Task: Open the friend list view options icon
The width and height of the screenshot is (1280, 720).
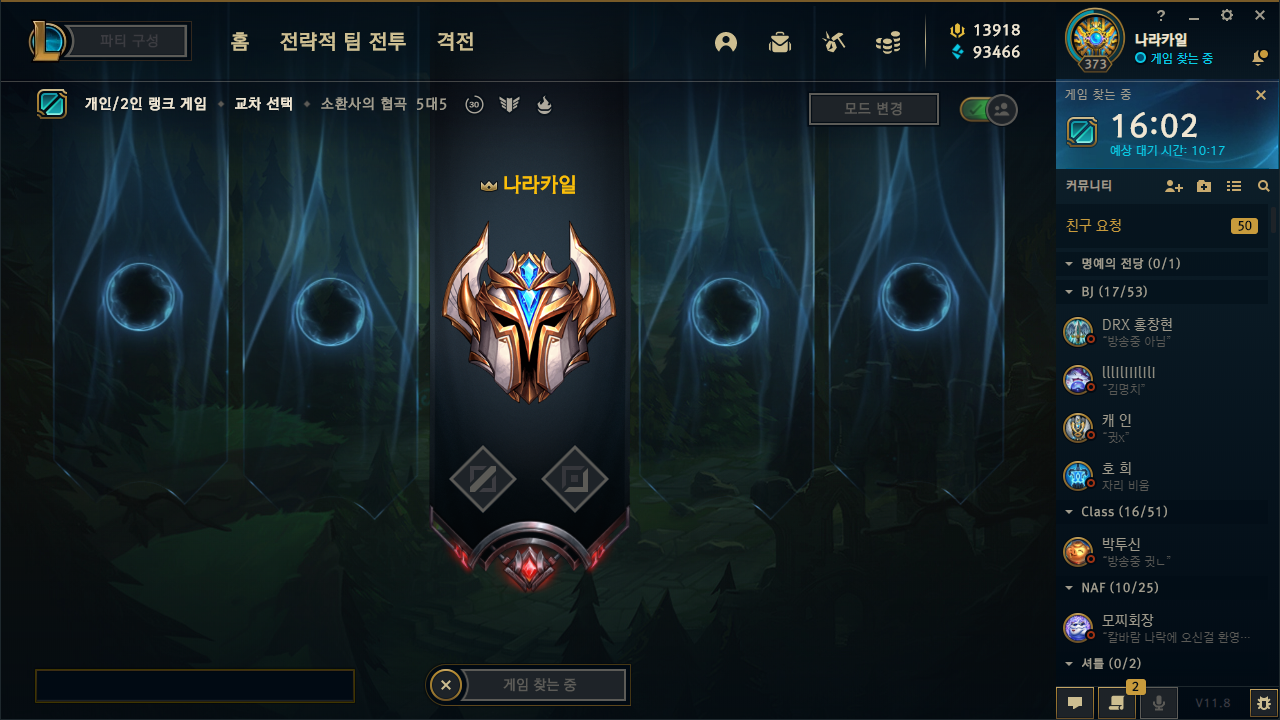Action: coord(1235,186)
